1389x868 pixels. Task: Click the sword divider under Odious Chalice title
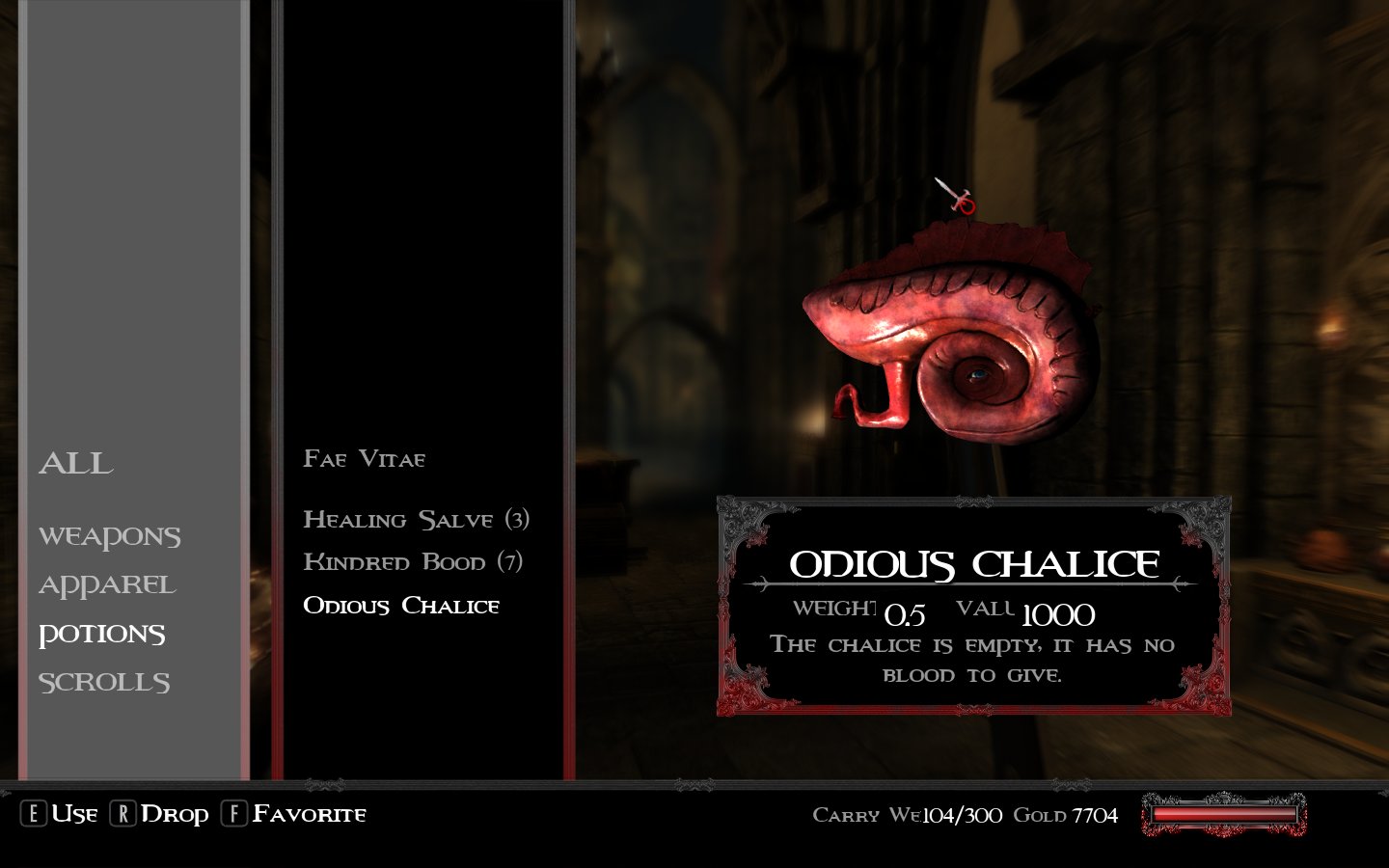(965, 585)
